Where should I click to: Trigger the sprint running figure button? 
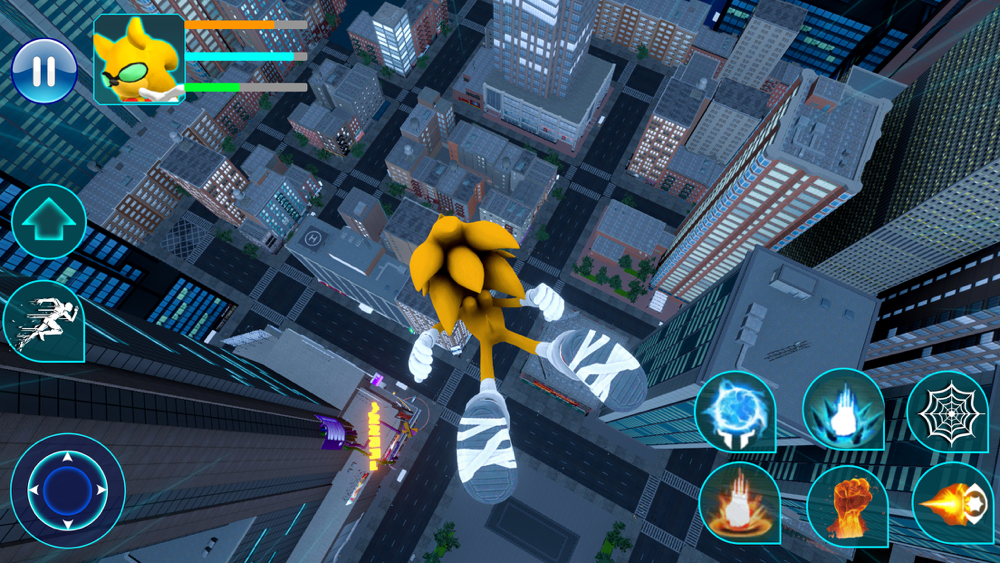[43, 320]
